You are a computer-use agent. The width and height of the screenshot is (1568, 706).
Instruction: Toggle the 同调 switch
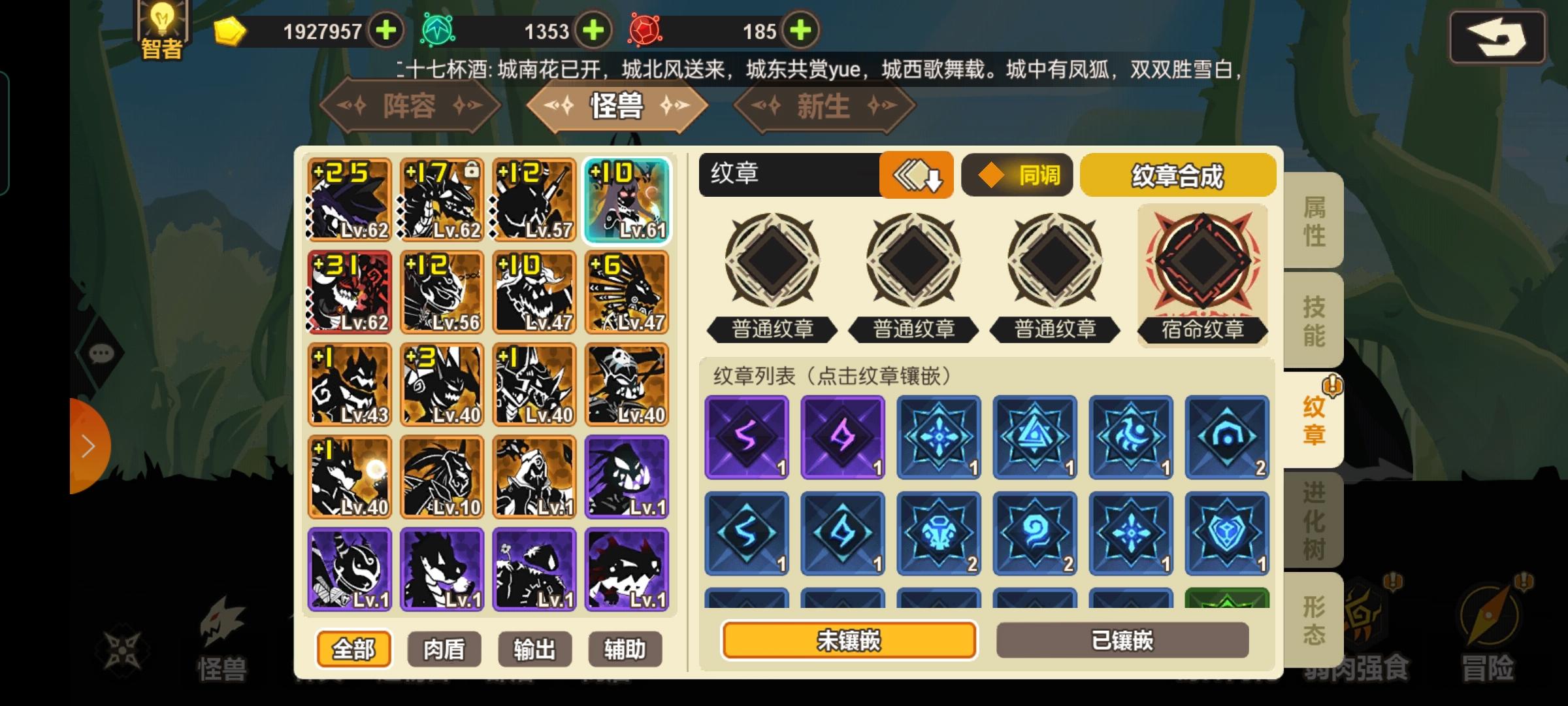coord(1017,175)
